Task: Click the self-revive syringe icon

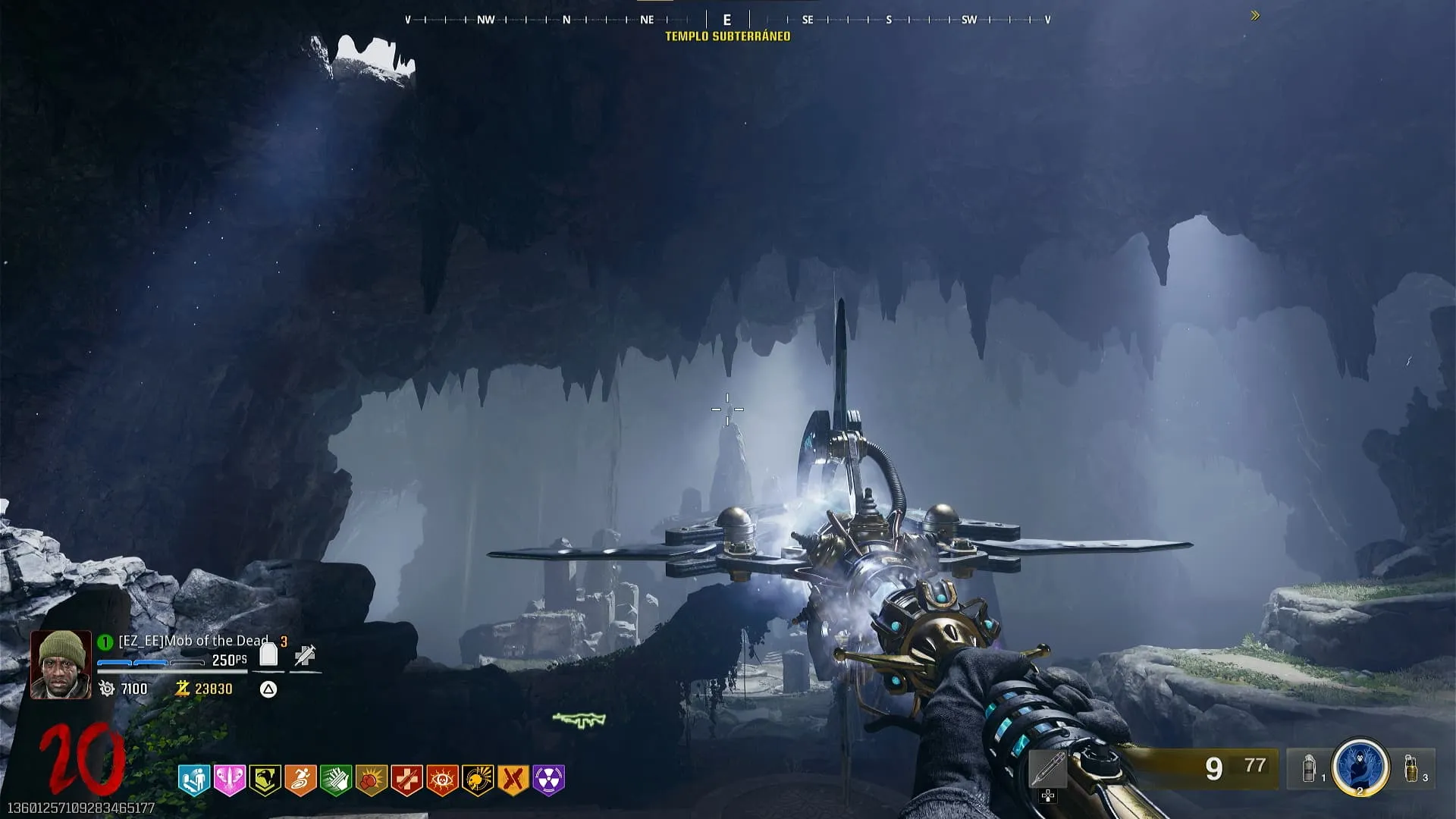Action: tap(305, 655)
